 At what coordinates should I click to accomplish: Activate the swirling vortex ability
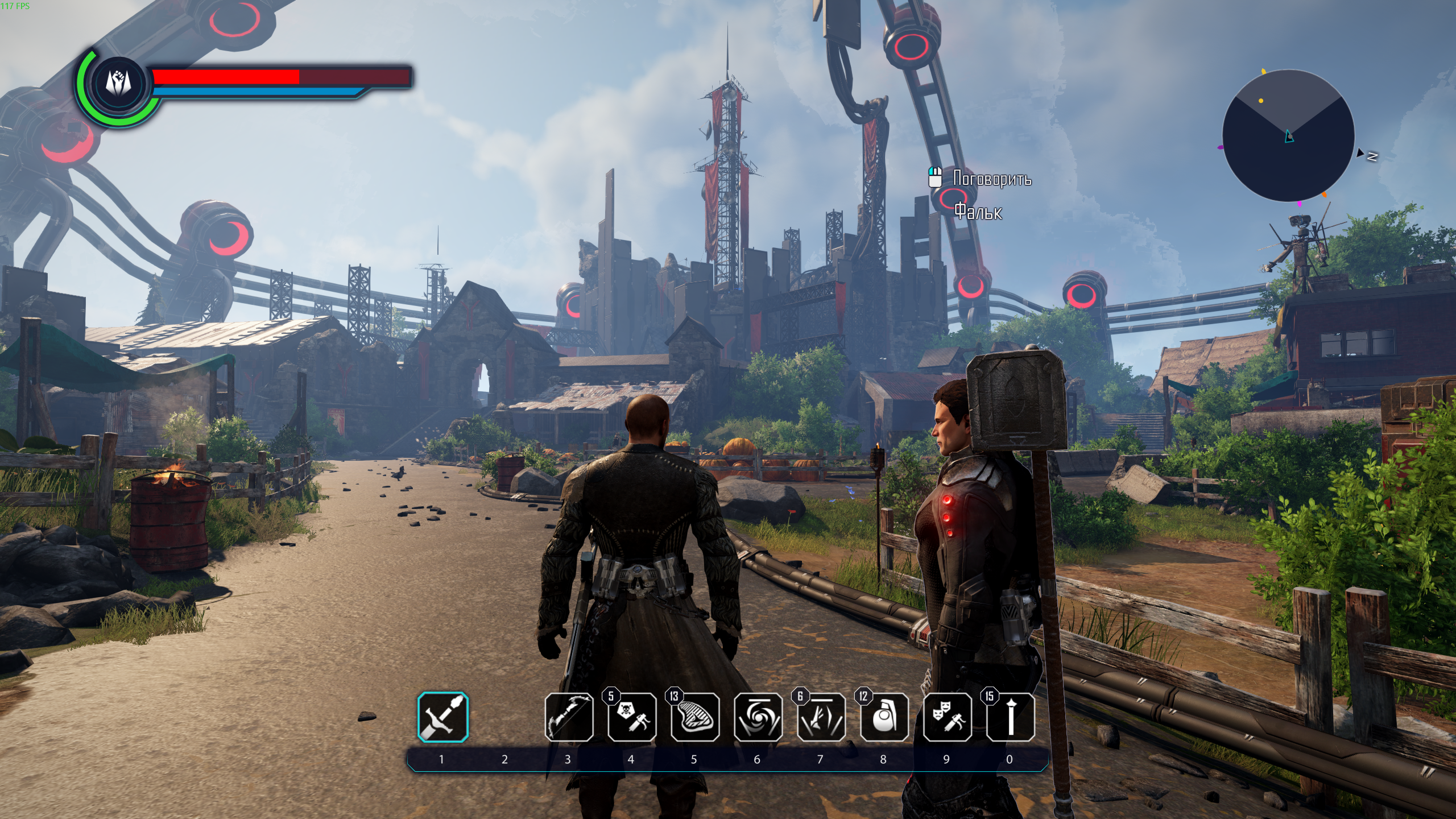click(x=758, y=717)
